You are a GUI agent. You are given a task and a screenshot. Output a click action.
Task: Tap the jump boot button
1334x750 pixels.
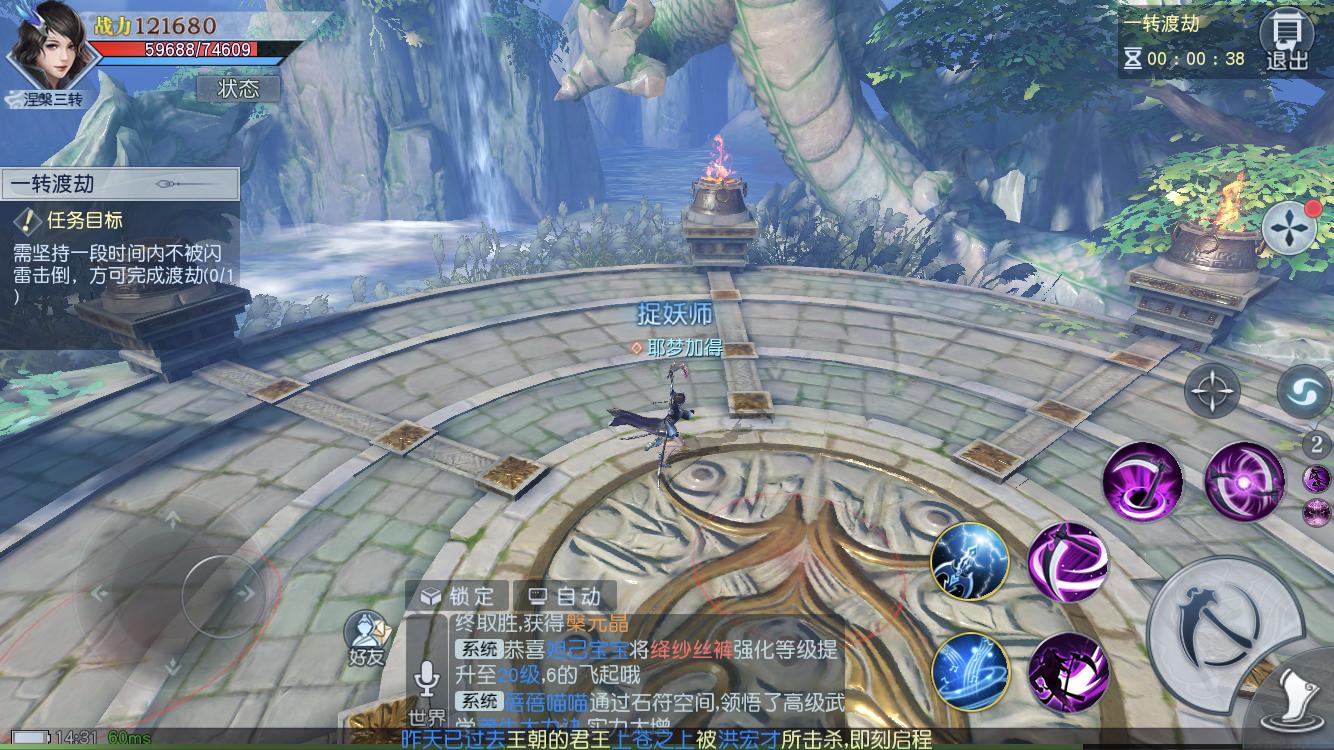coord(1298,704)
